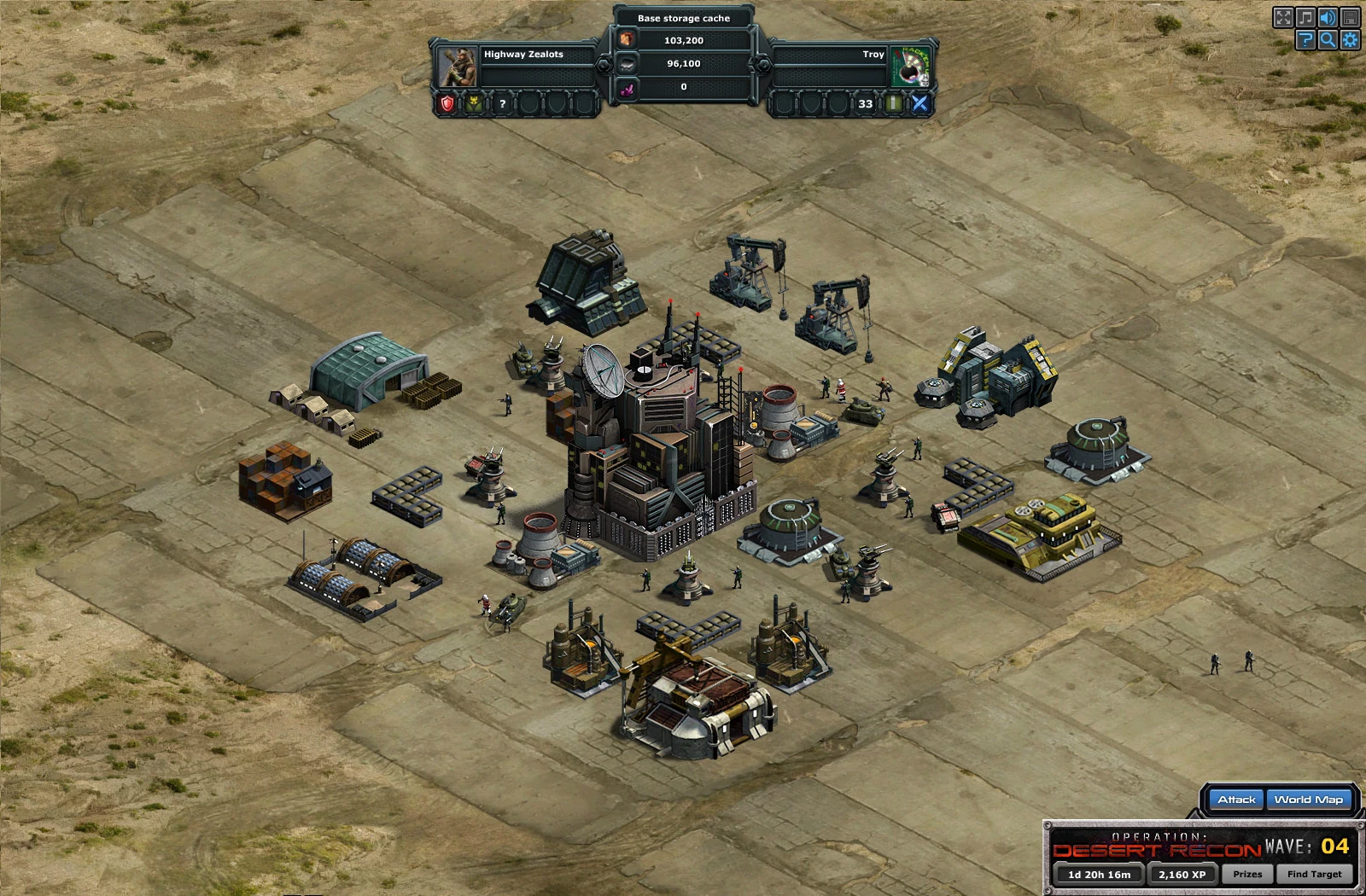Toggle fullscreen with the arrows icon
This screenshot has width=1366, height=896.
pos(1282,18)
